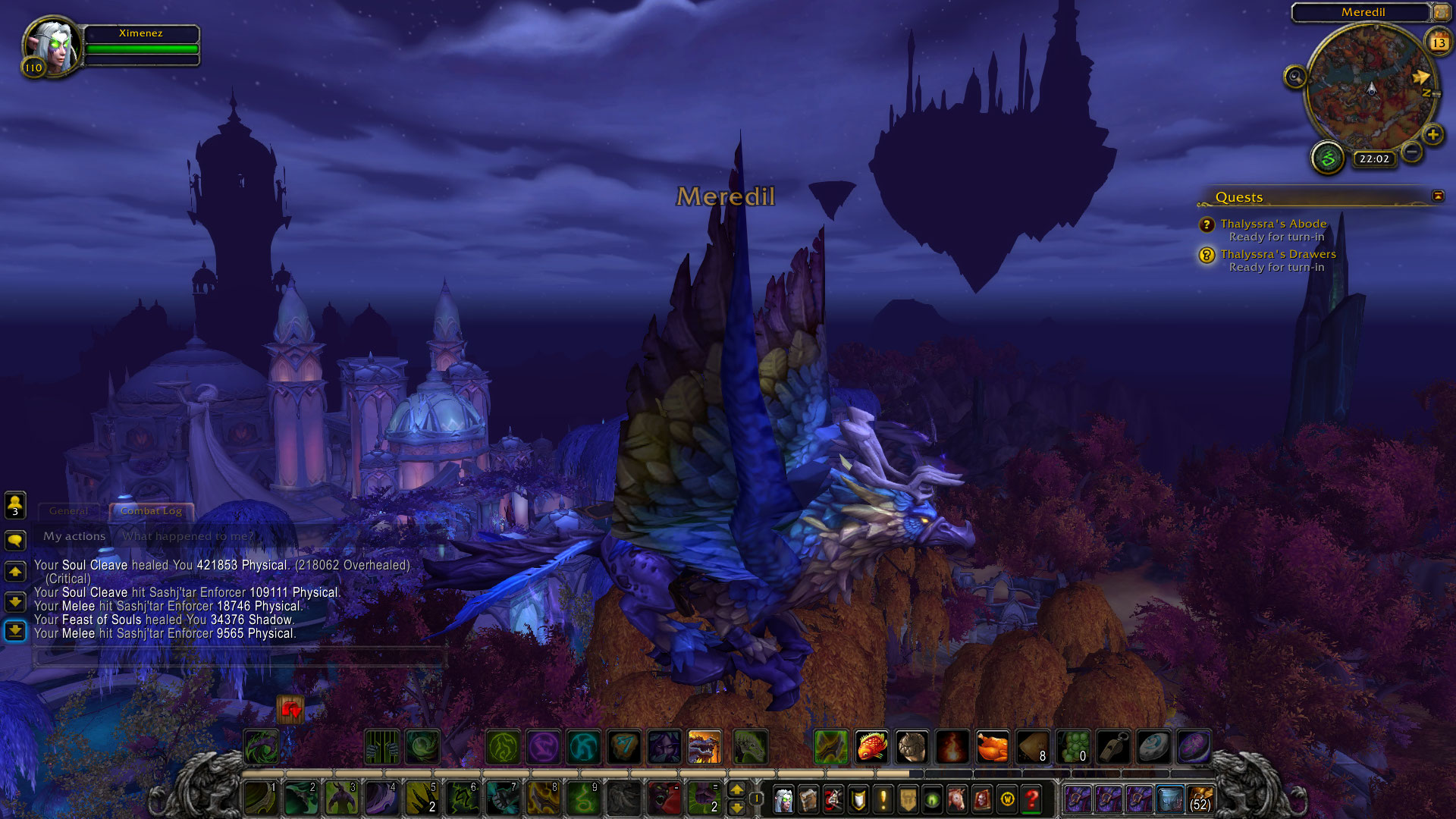Zoom out the minimap
This screenshot has width=1456, height=819.
click(x=1411, y=152)
